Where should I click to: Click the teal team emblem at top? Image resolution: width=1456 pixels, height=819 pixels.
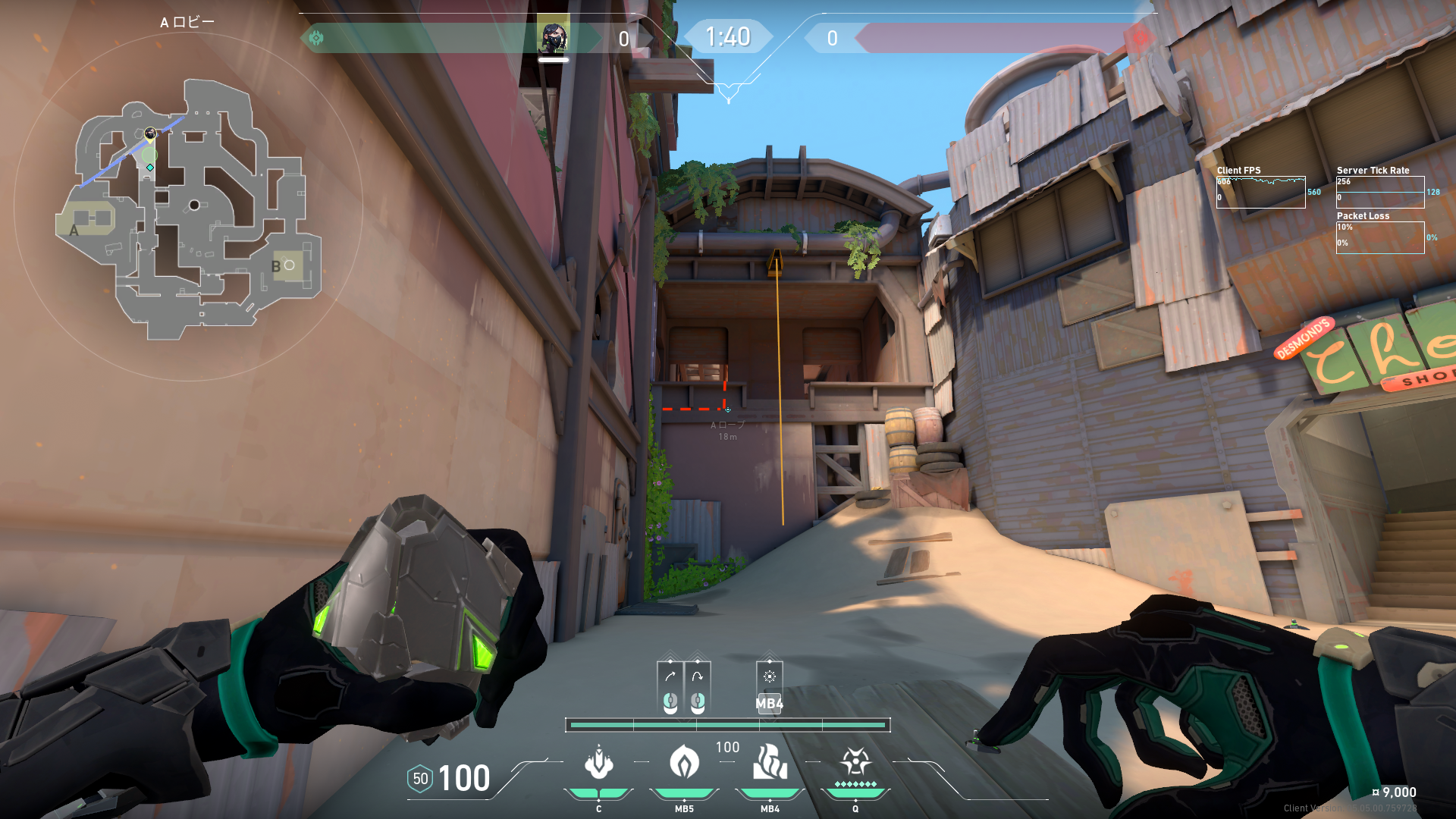[316, 37]
